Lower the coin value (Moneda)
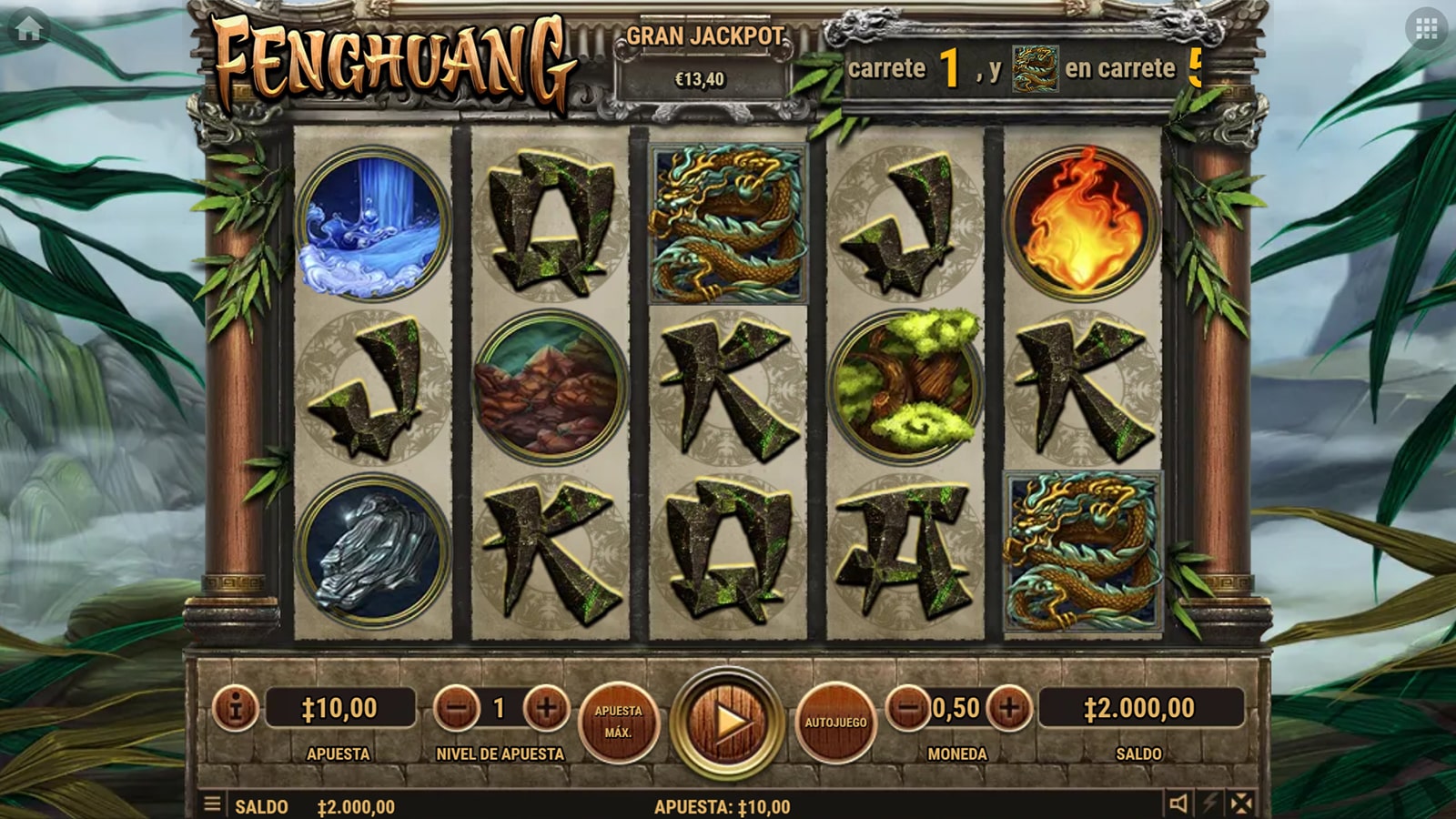 [908, 707]
